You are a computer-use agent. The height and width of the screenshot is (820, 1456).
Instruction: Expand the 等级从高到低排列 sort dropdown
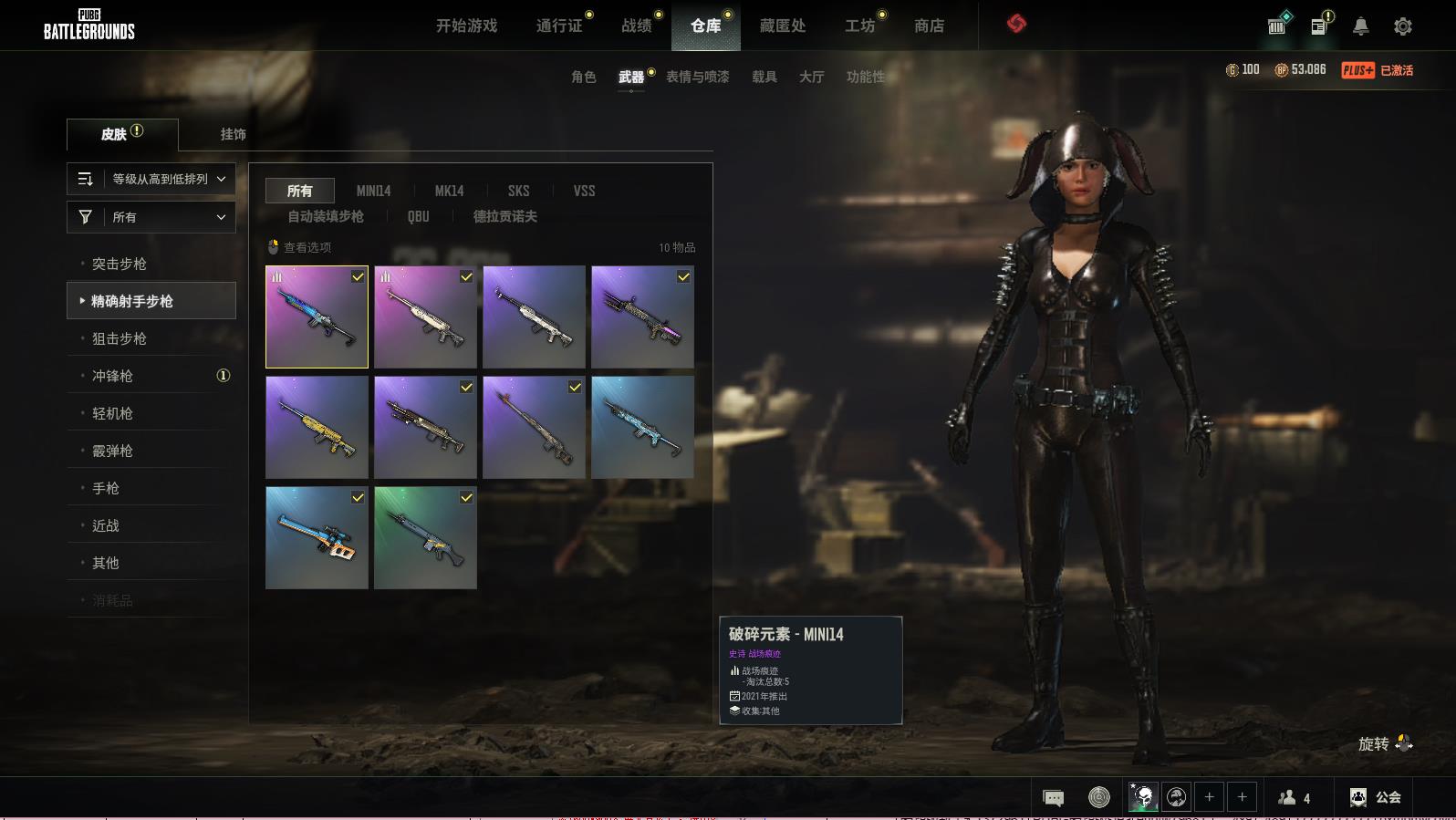(151, 179)
